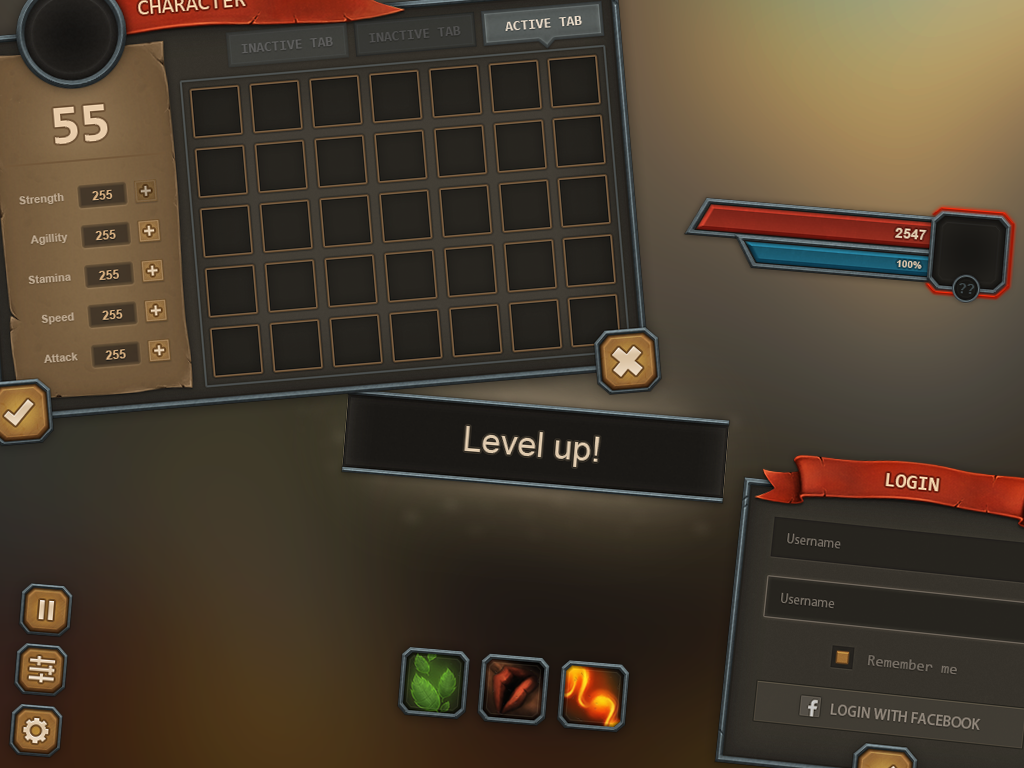The image size is (1024, 768).
Task: Switch to the Active Tab
Action: click(543, 23)
